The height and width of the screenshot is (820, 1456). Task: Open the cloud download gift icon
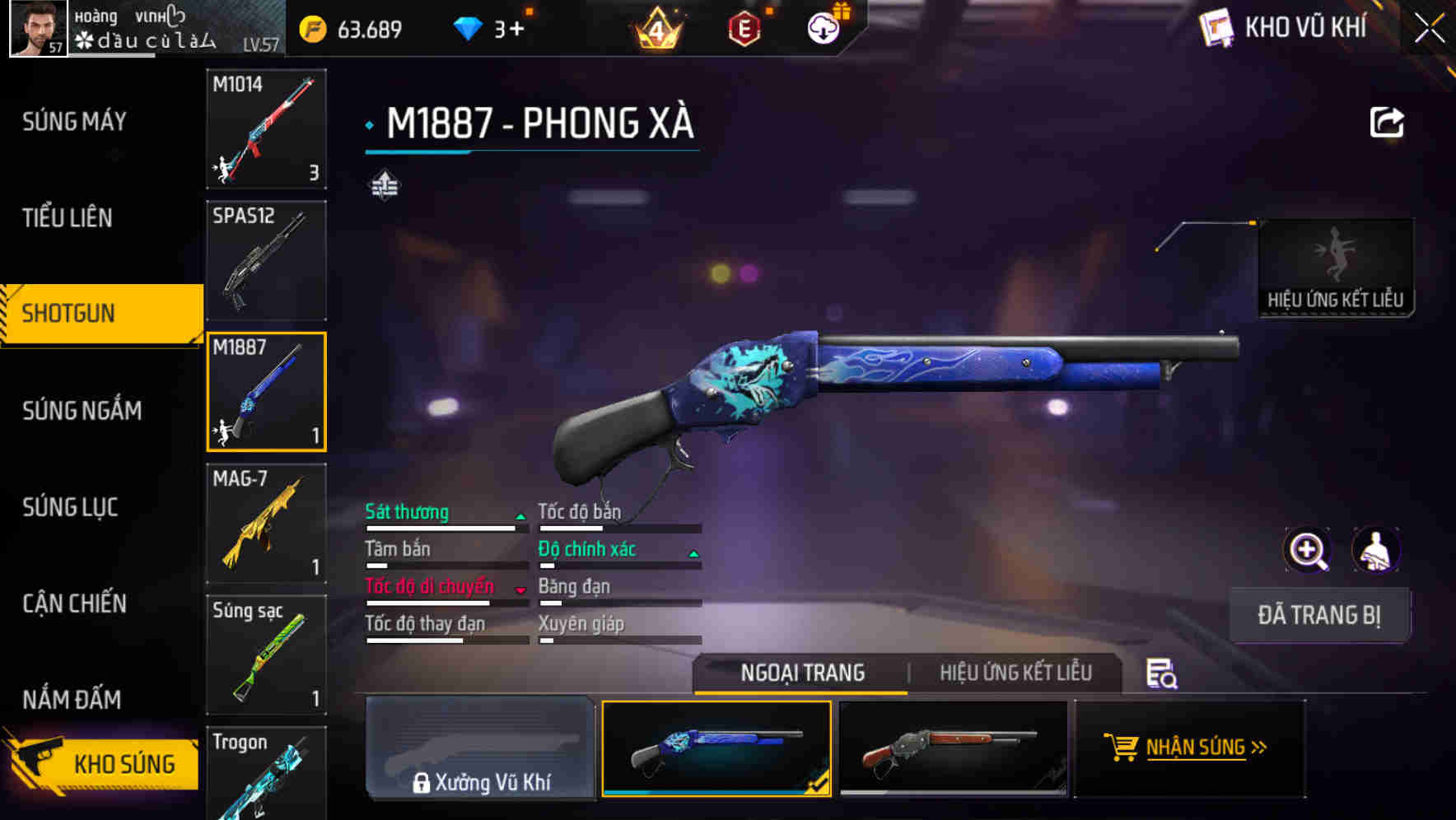(x=821, y=27)
